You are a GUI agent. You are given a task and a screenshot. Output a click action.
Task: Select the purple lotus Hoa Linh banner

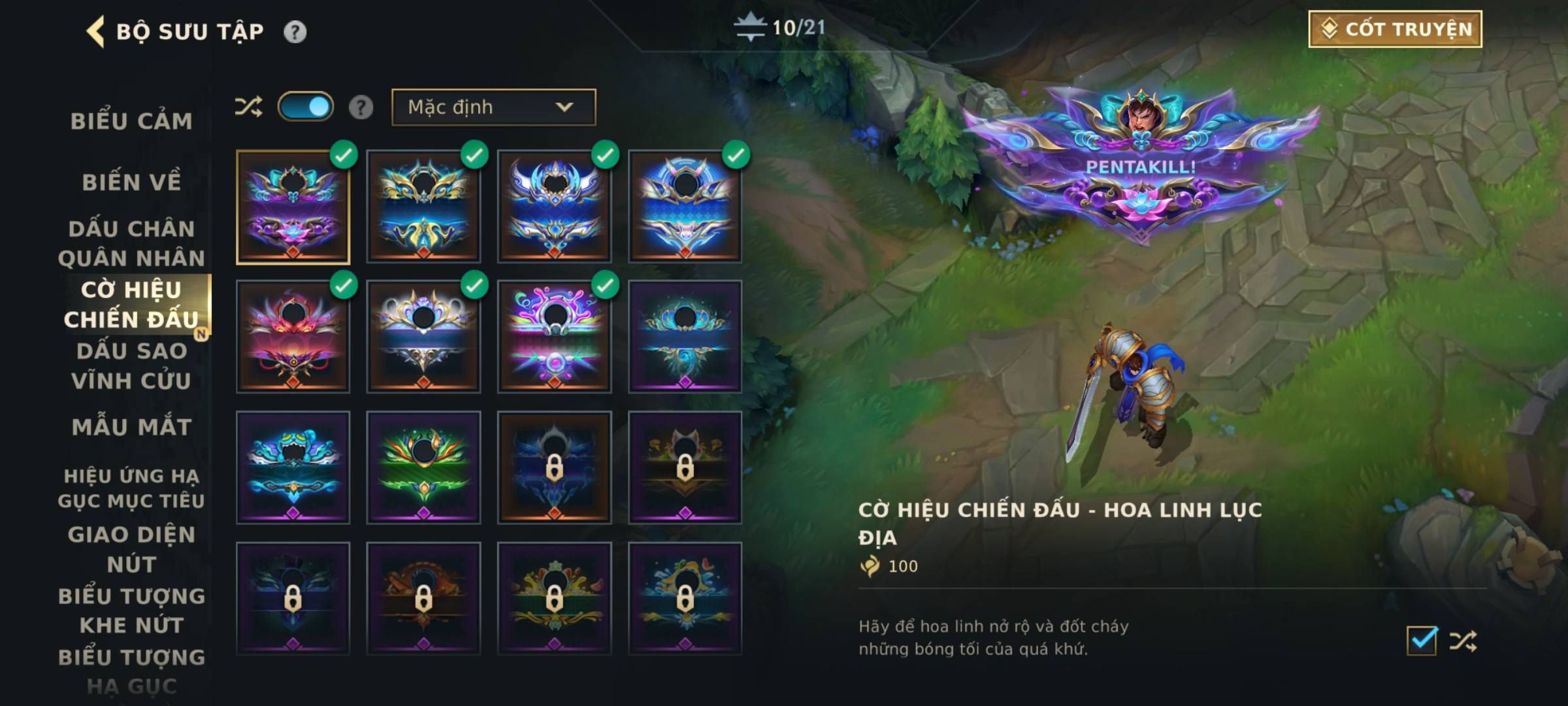[x=293, y=207]
